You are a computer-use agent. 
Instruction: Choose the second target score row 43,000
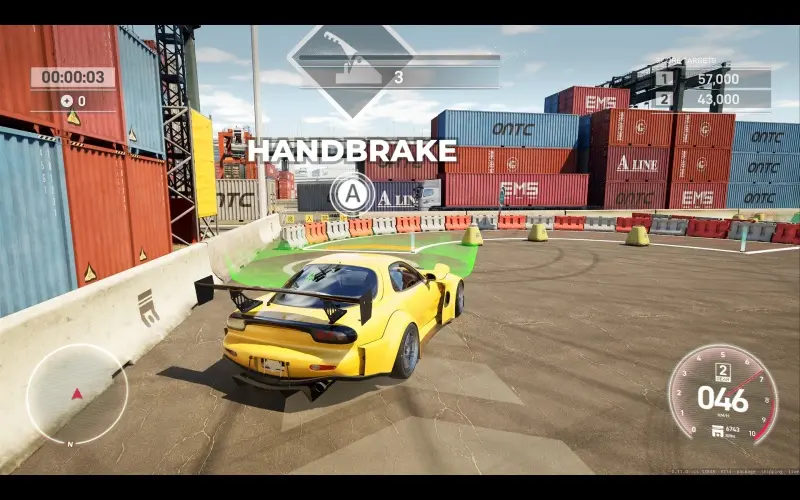point(713,99)
